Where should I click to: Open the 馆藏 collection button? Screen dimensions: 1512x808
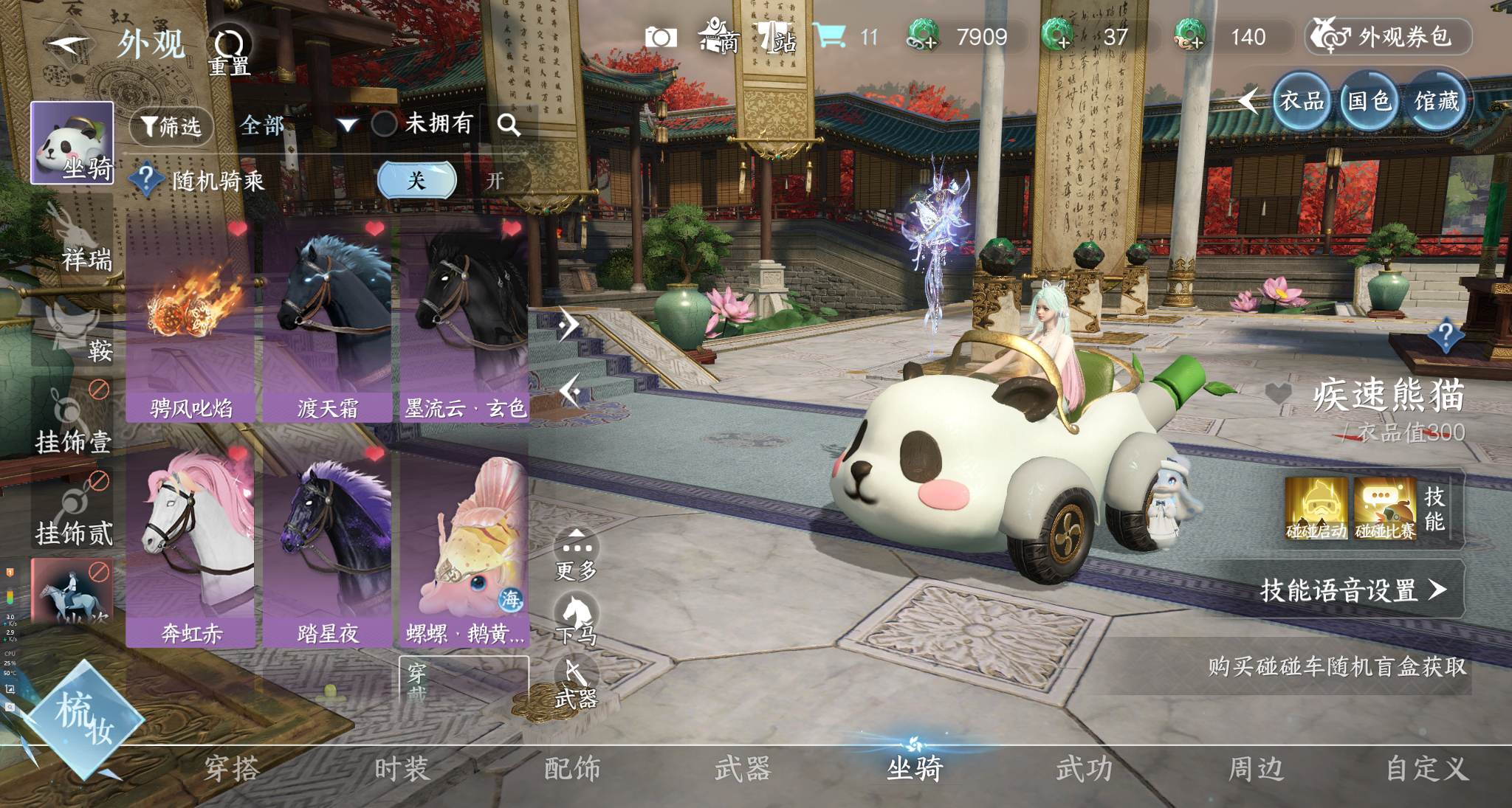tap(1436, 101)
